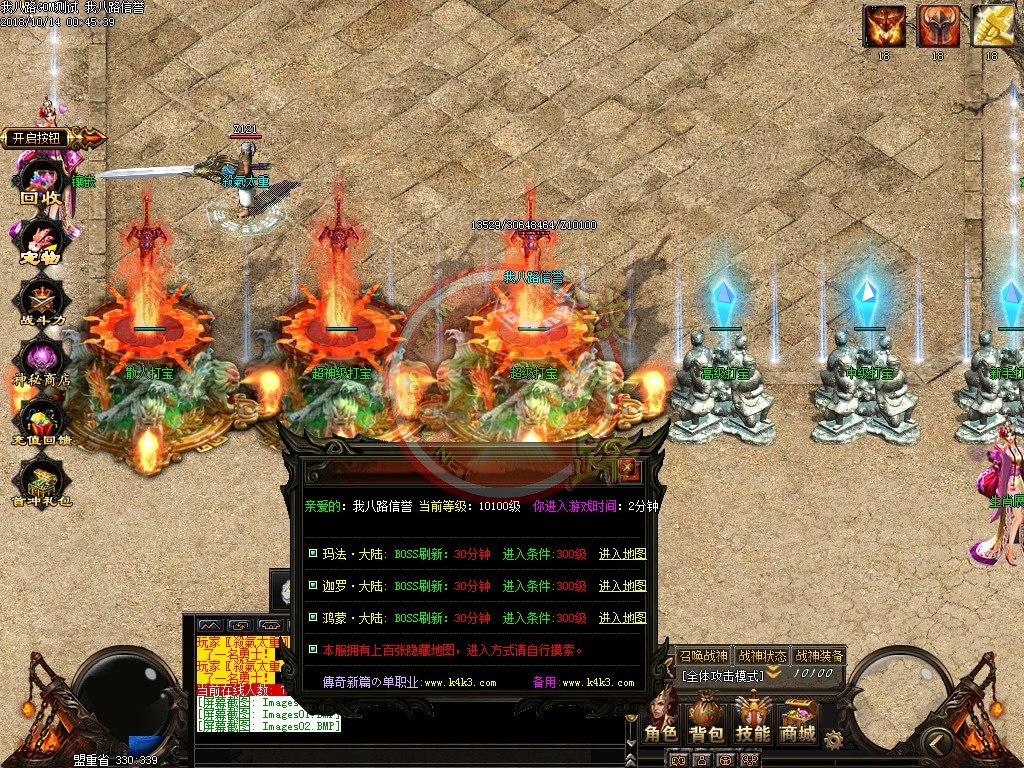View the 战神状态 status

(x=761, y=656)
